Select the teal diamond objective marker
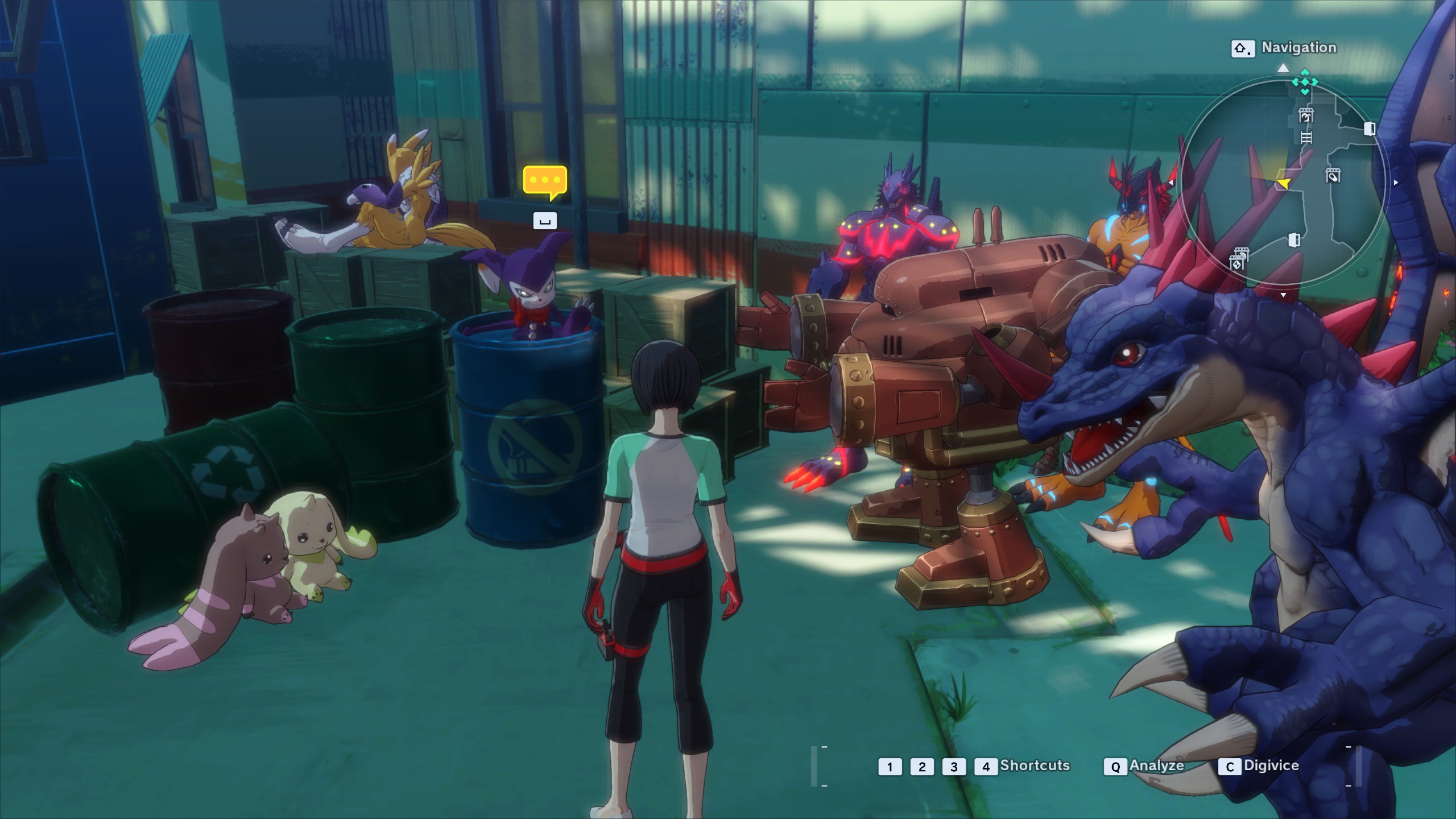Screen dimensions: 1456x819 (1304, 82)
